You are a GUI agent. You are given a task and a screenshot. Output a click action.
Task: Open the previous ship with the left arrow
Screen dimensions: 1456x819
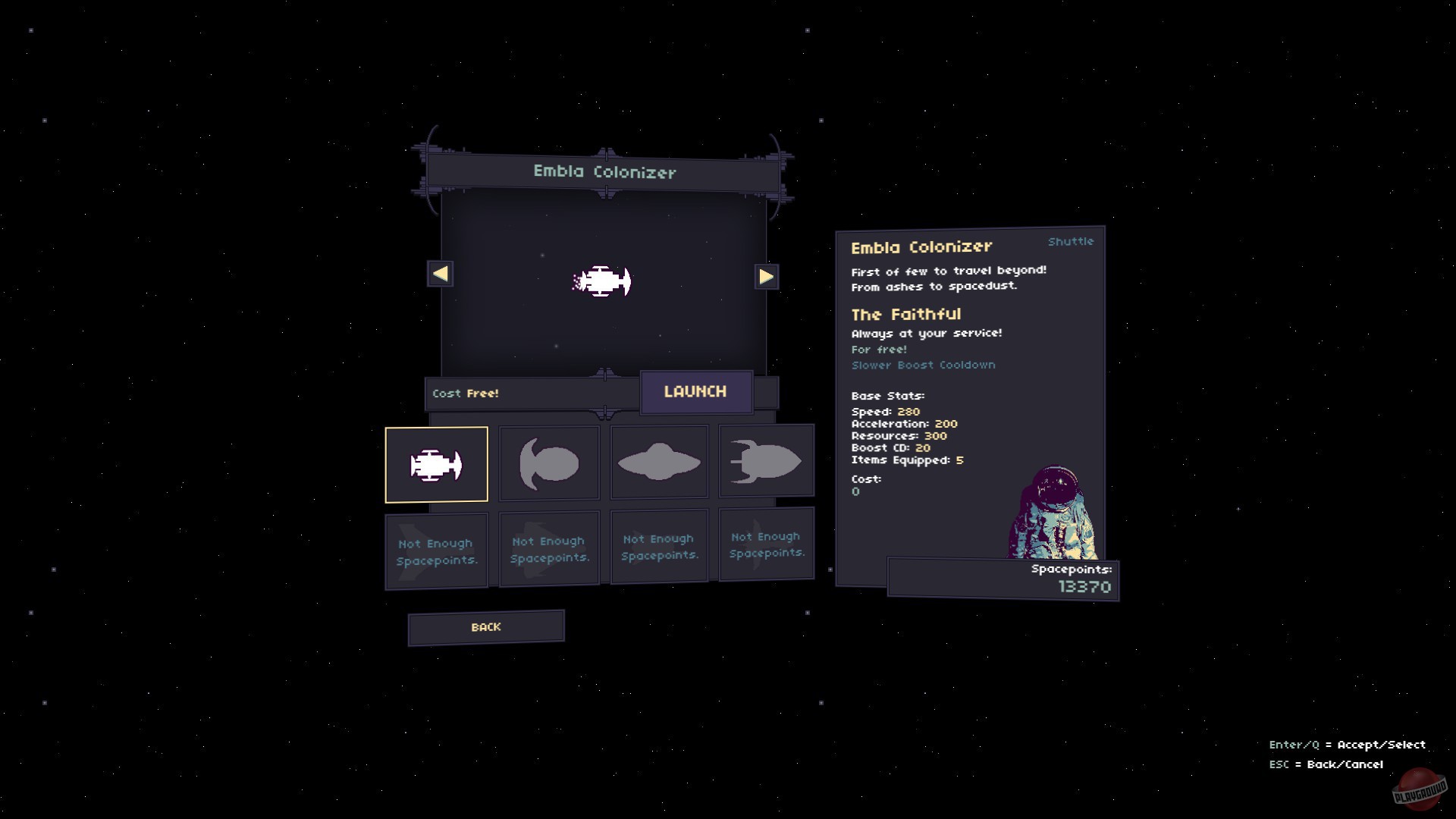coord(440,275)
